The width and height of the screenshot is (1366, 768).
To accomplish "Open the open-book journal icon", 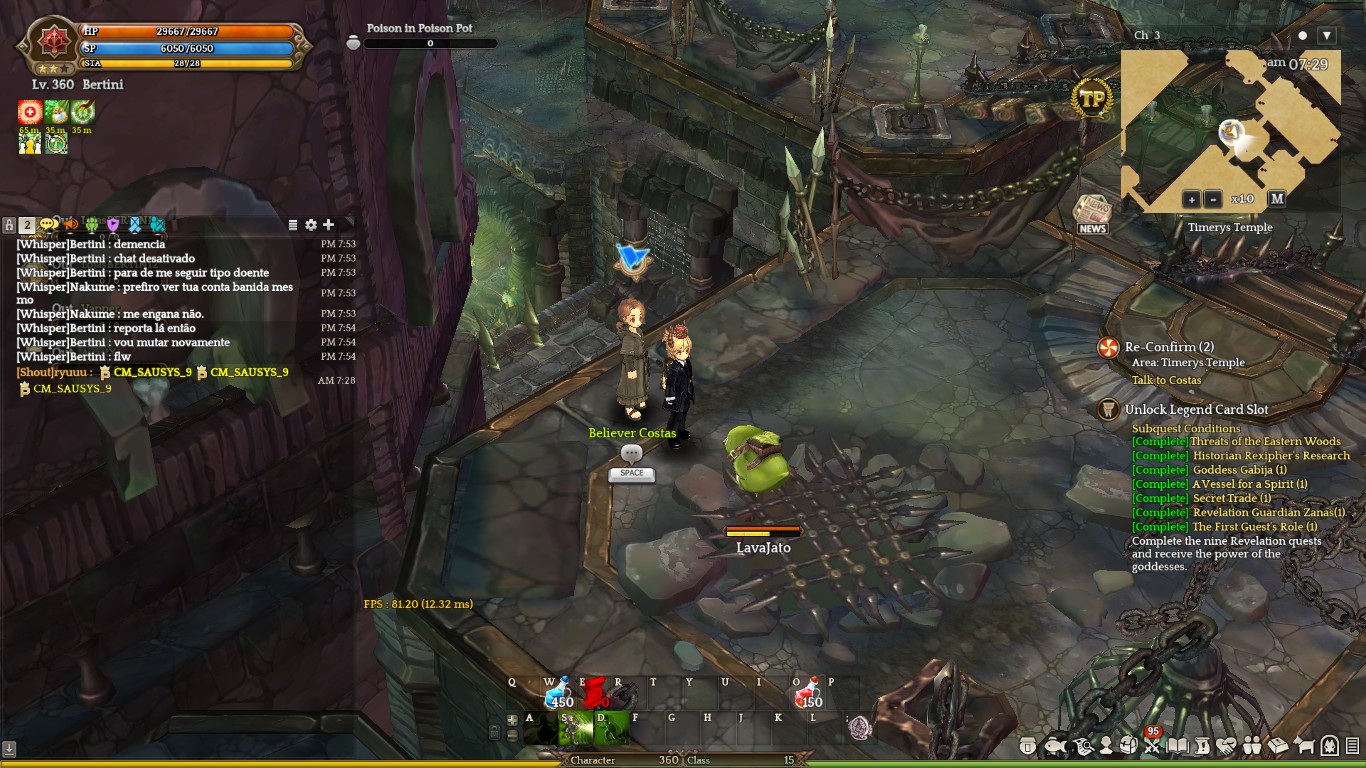I will (1178, 746).
